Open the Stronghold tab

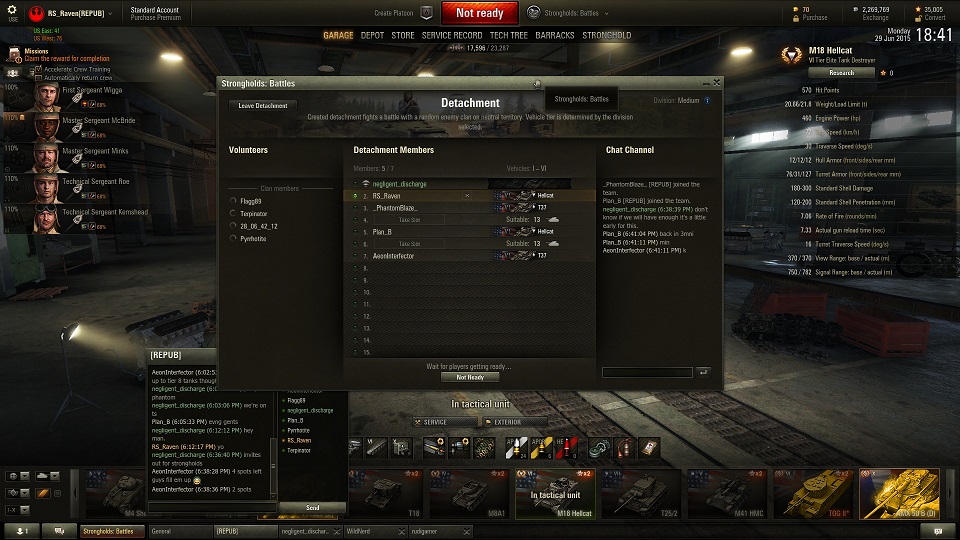(x=607, y=35)
